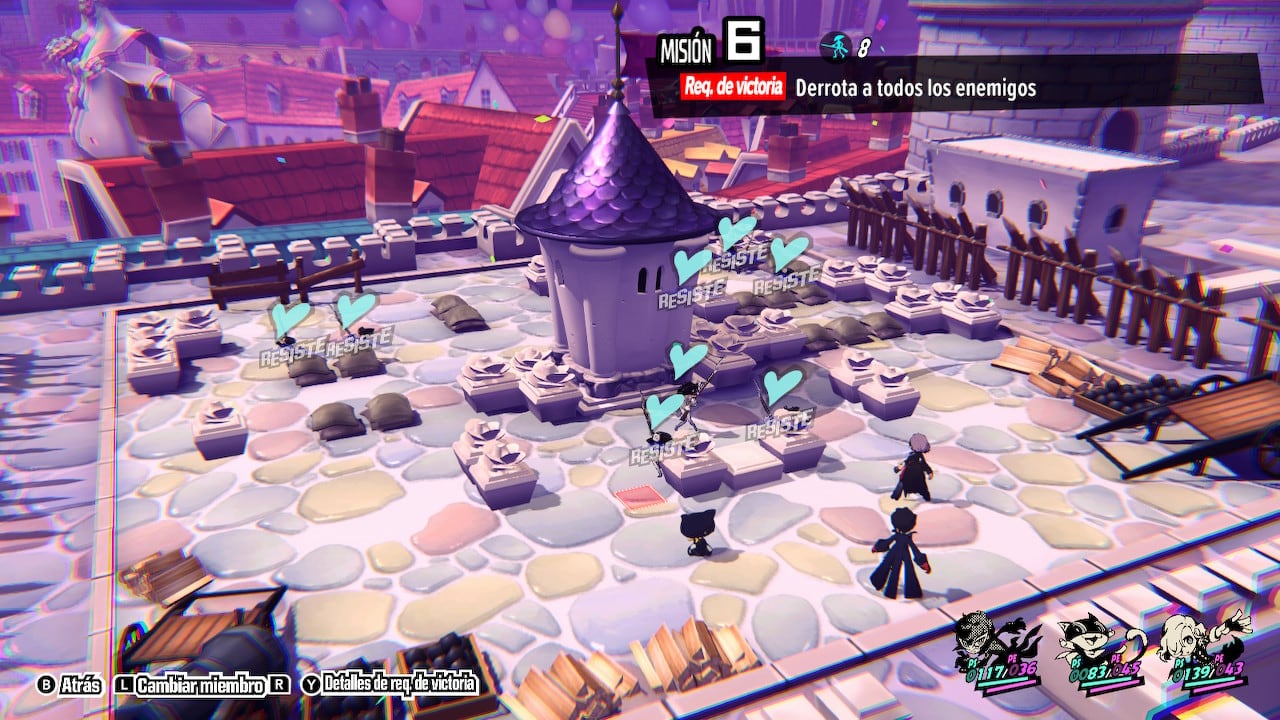Select the 'Derrota a todos los enemigos' objective
Viewport: 1280px width, 720px height.
tap(915, 88)
